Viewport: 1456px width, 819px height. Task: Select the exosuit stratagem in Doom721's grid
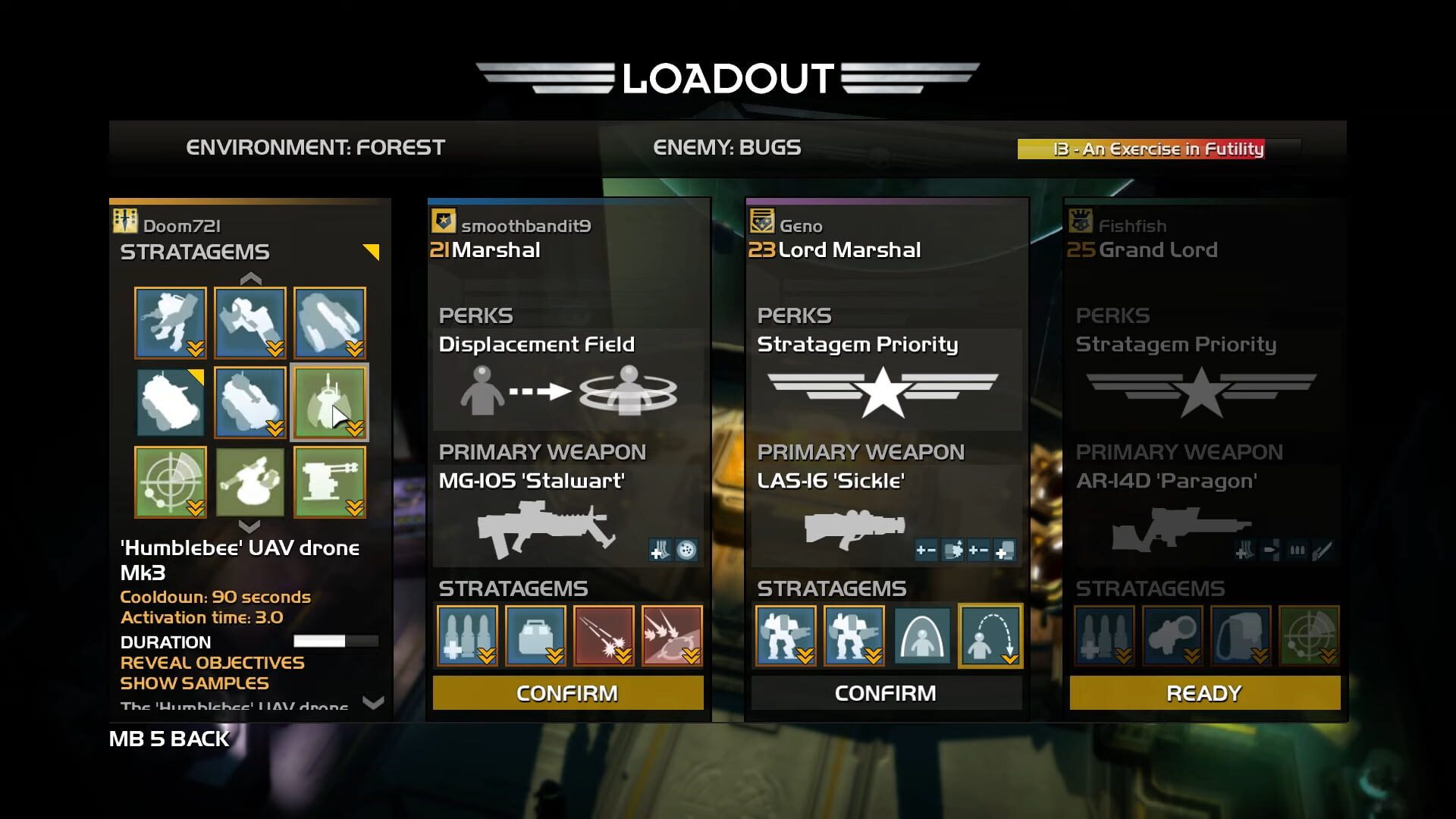(x=170, y=322)
